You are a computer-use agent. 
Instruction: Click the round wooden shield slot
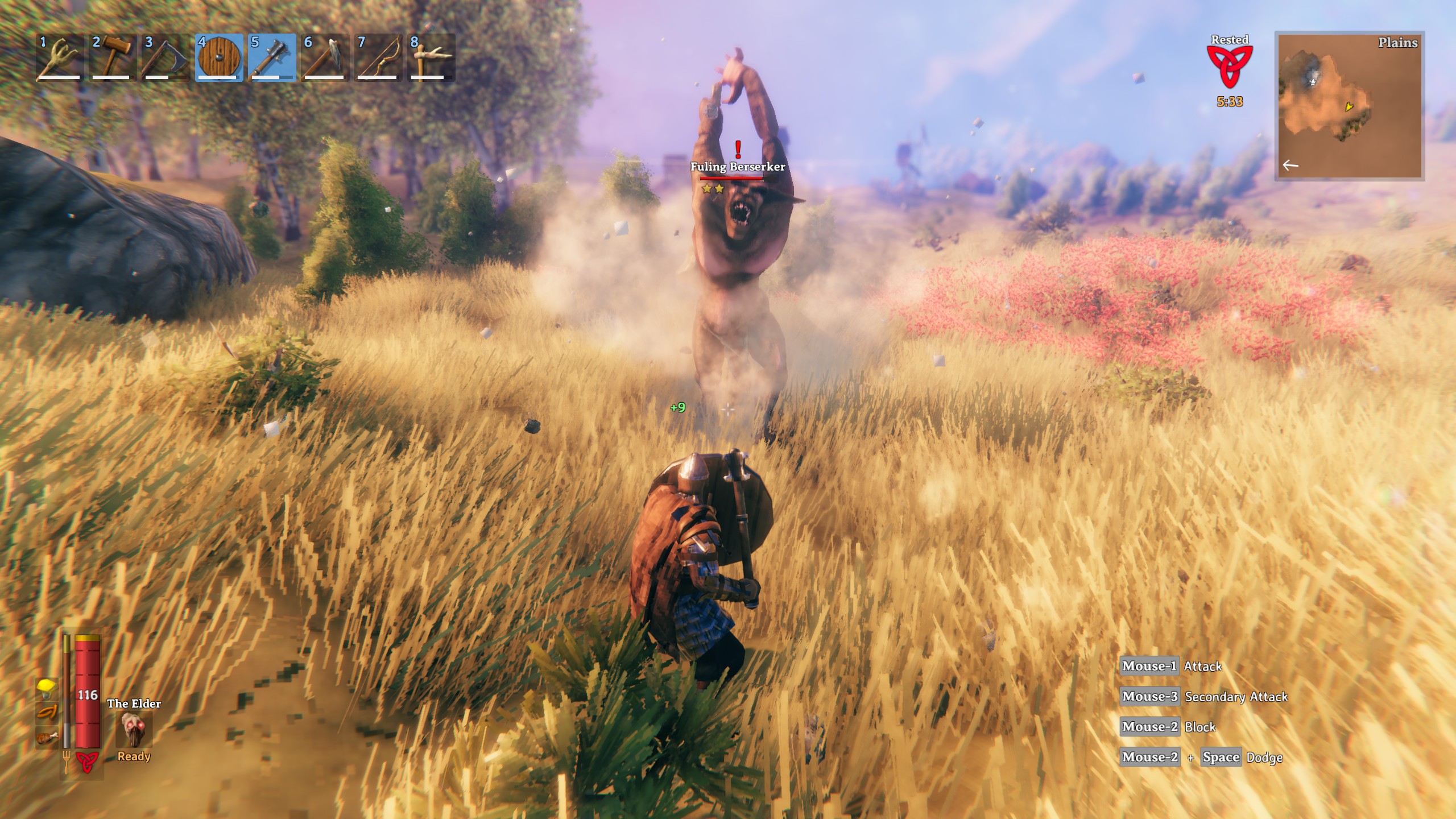[x=219, y=58]
